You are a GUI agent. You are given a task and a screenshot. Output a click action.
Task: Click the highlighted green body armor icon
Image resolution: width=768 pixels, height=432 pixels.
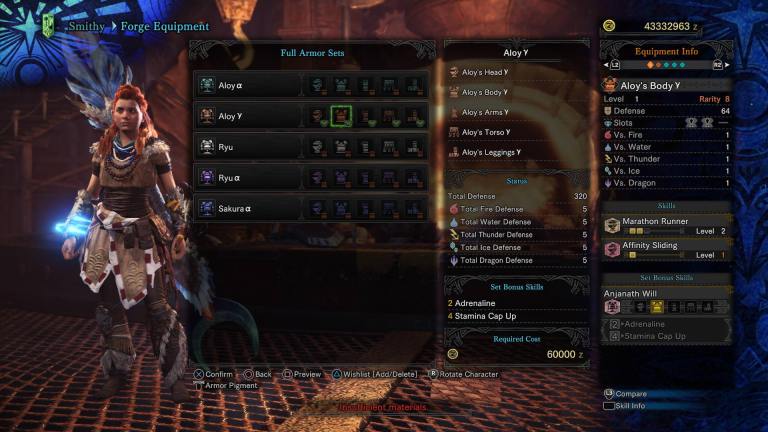pos(341,116)
